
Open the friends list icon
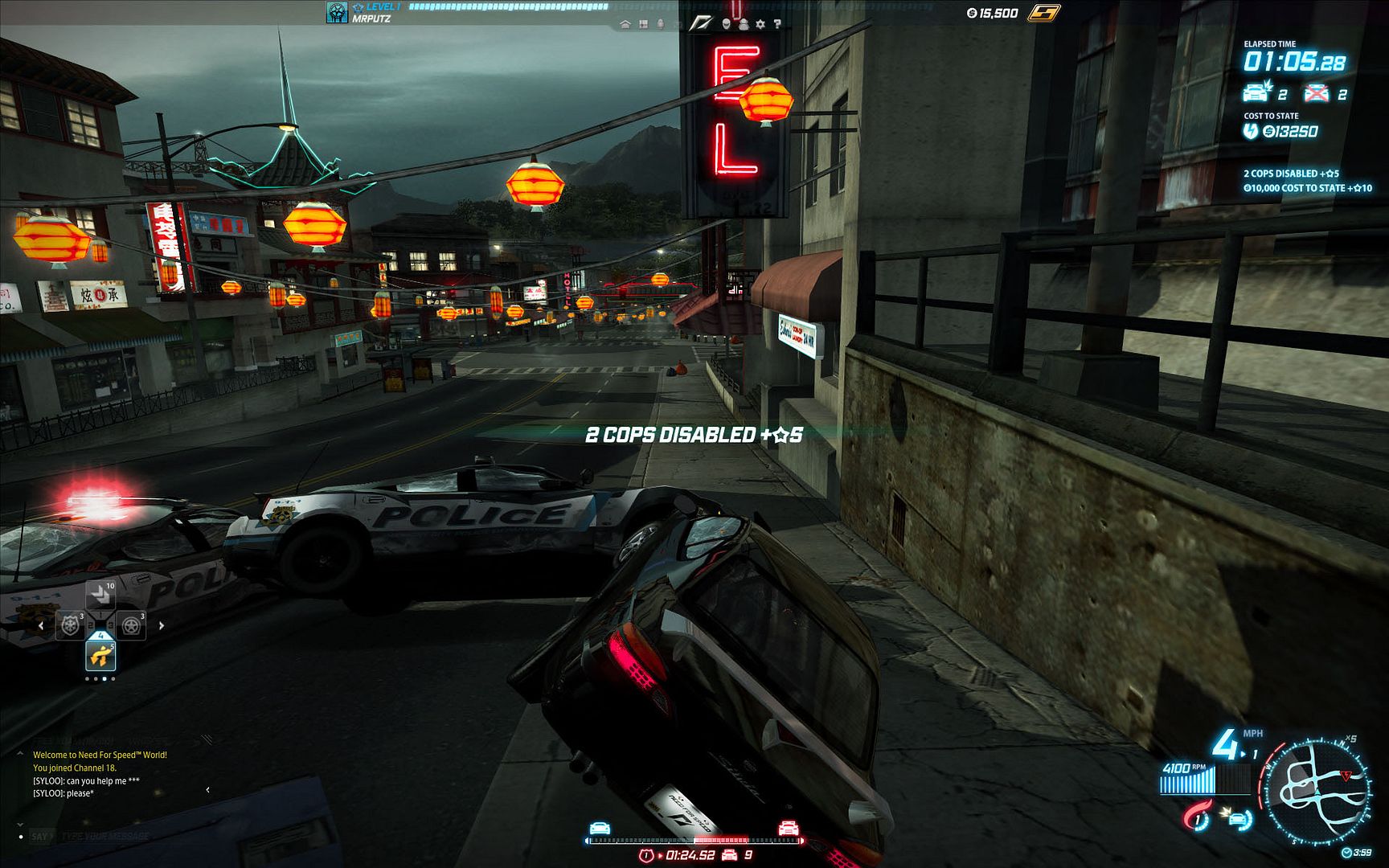point(744,25)
